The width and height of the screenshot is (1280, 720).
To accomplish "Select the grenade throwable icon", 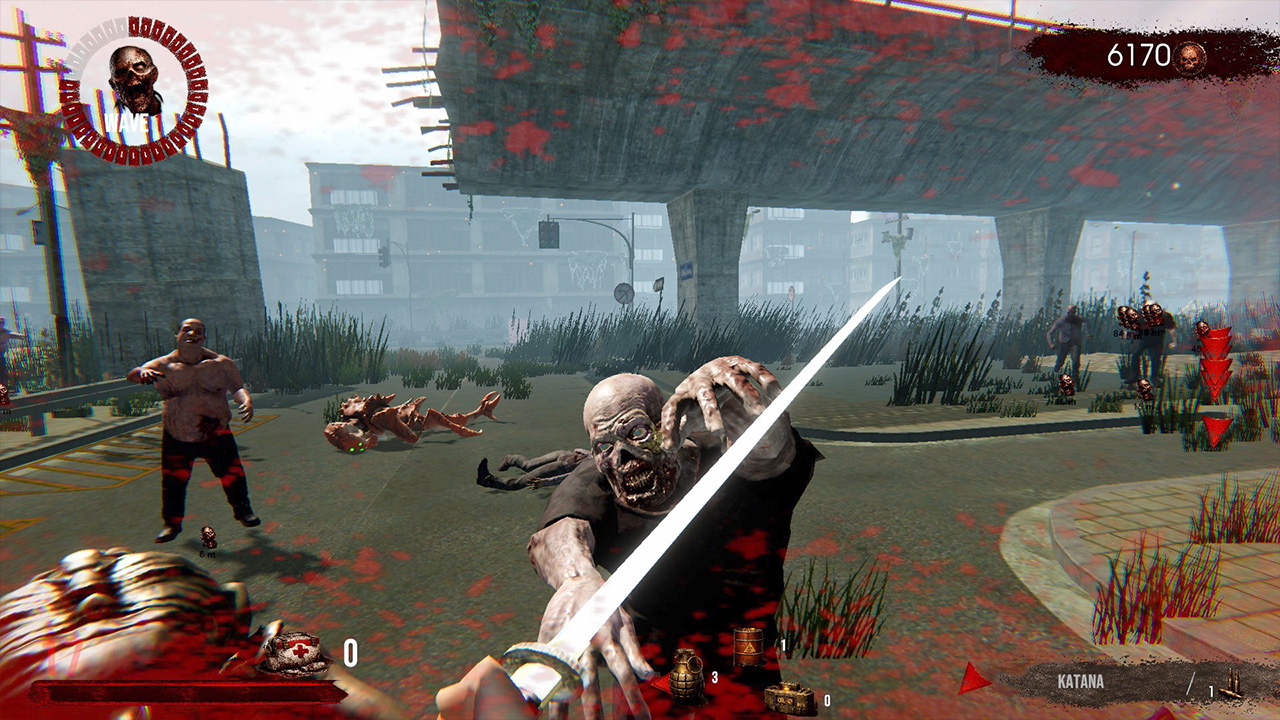I will pos(686,677).
